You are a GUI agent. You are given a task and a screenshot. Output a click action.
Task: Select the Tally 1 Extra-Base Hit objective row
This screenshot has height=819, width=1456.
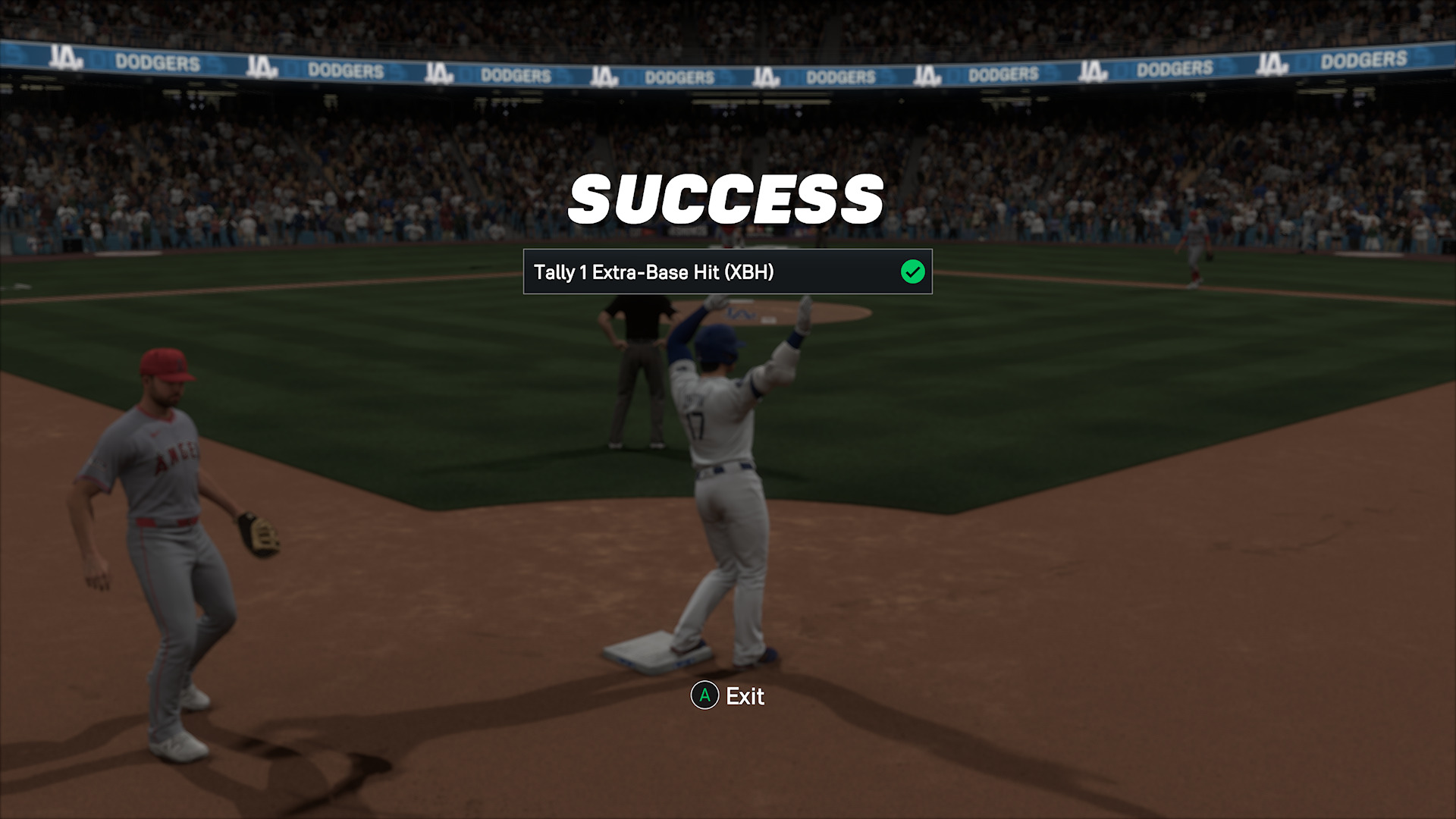pyautogui.click(x=726, y=271)
